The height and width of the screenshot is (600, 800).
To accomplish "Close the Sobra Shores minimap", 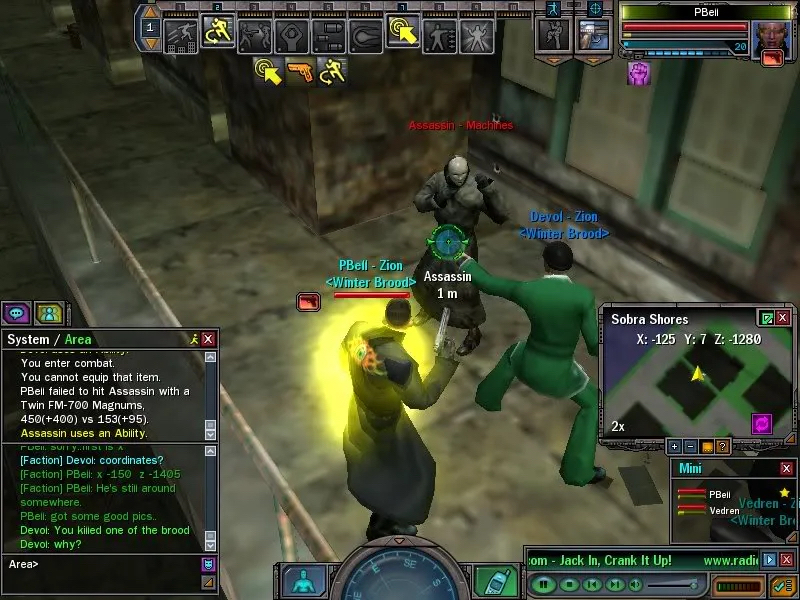I will point(783,319).
